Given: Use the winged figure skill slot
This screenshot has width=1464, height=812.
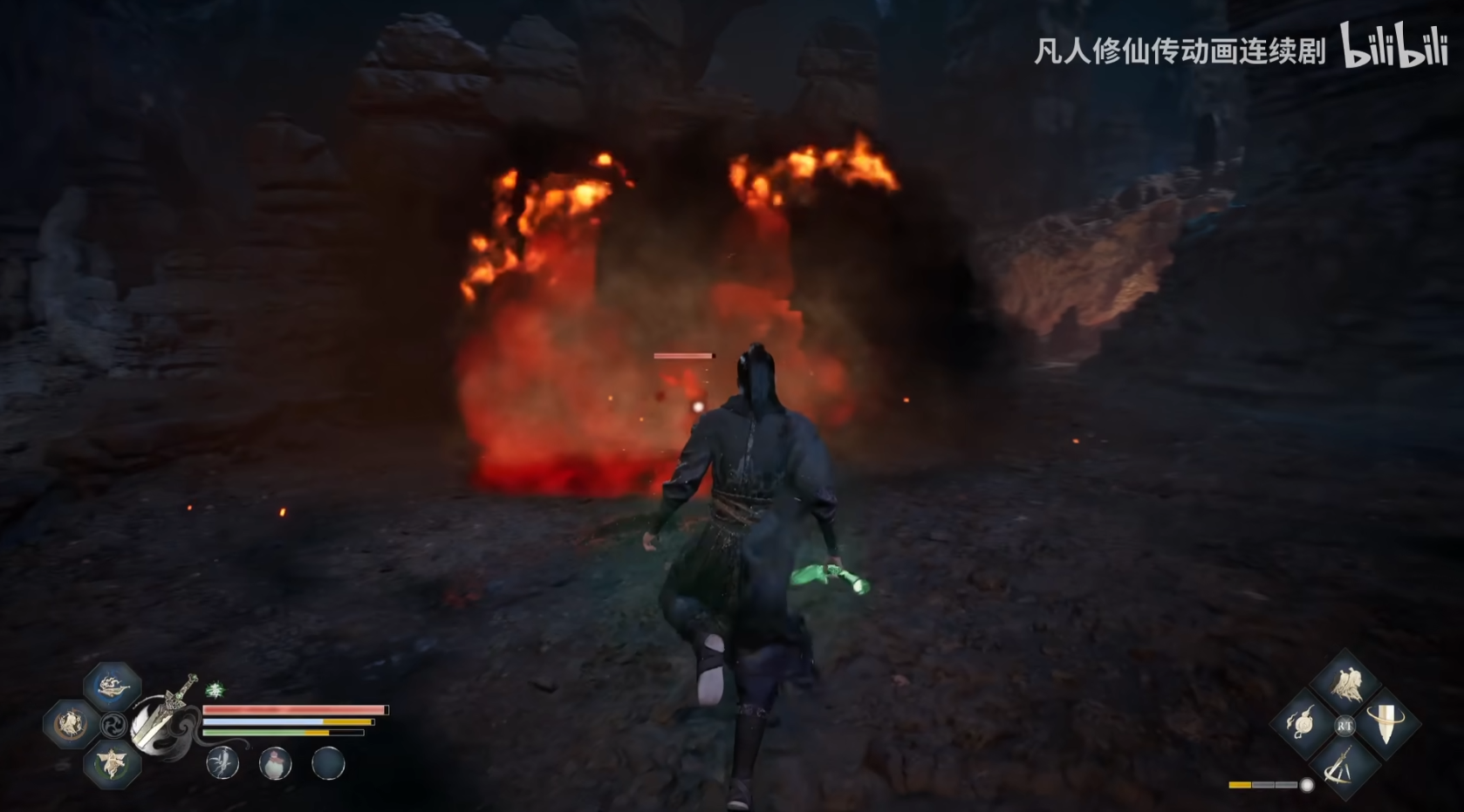Looking at the screenshot, I should click(113, 763).
